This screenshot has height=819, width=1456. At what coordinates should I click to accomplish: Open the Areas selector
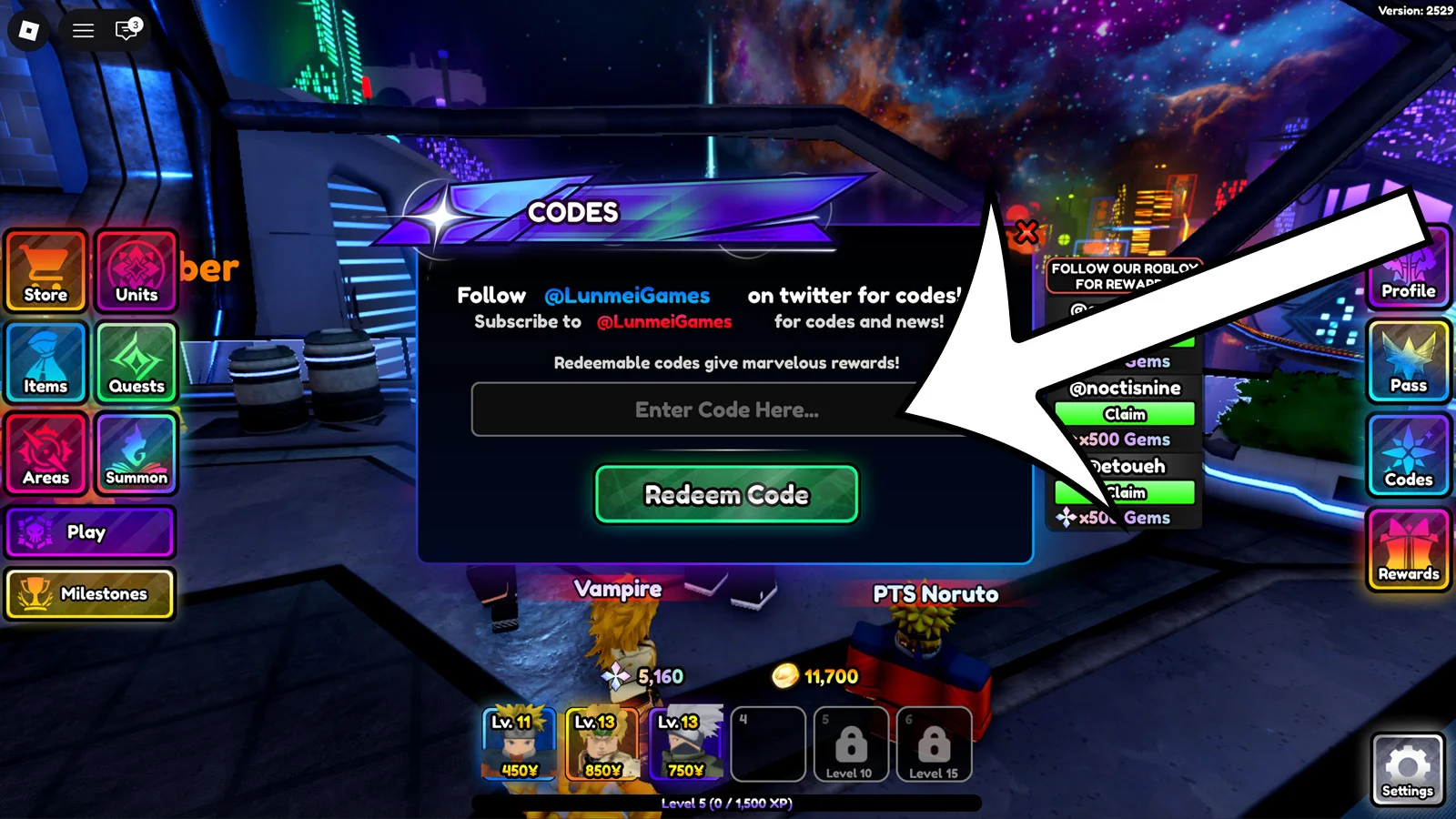(45, 454)
